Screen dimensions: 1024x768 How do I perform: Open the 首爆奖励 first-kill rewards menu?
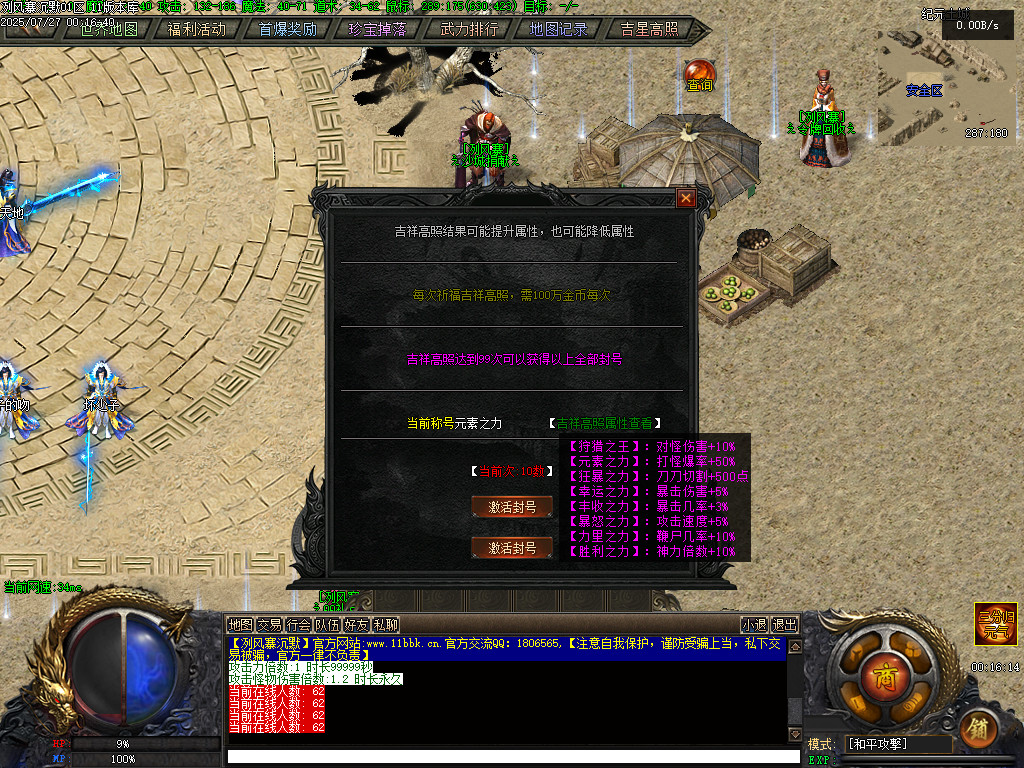click(287, 29)
